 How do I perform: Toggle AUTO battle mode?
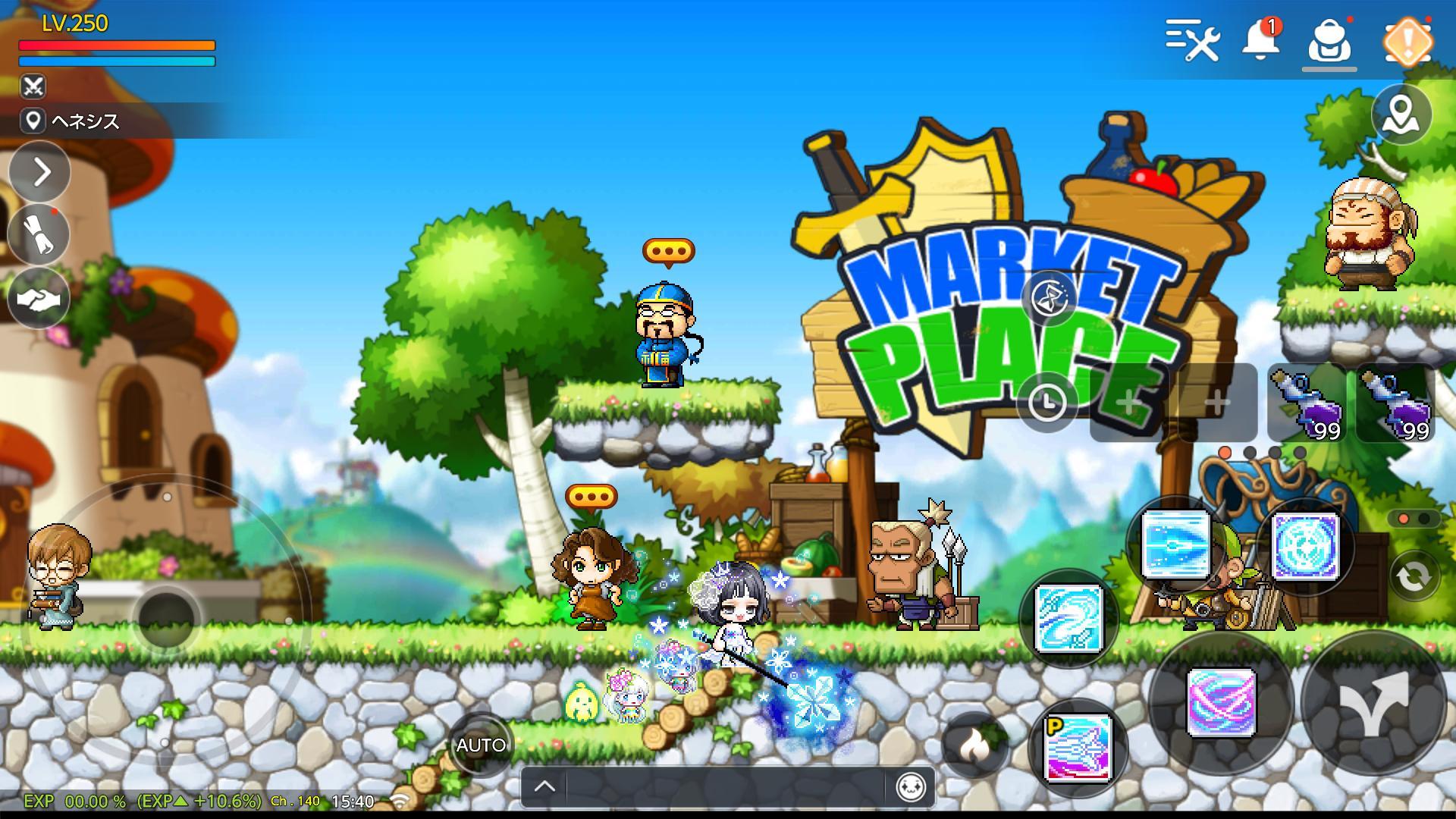click(x=478, y=745)
